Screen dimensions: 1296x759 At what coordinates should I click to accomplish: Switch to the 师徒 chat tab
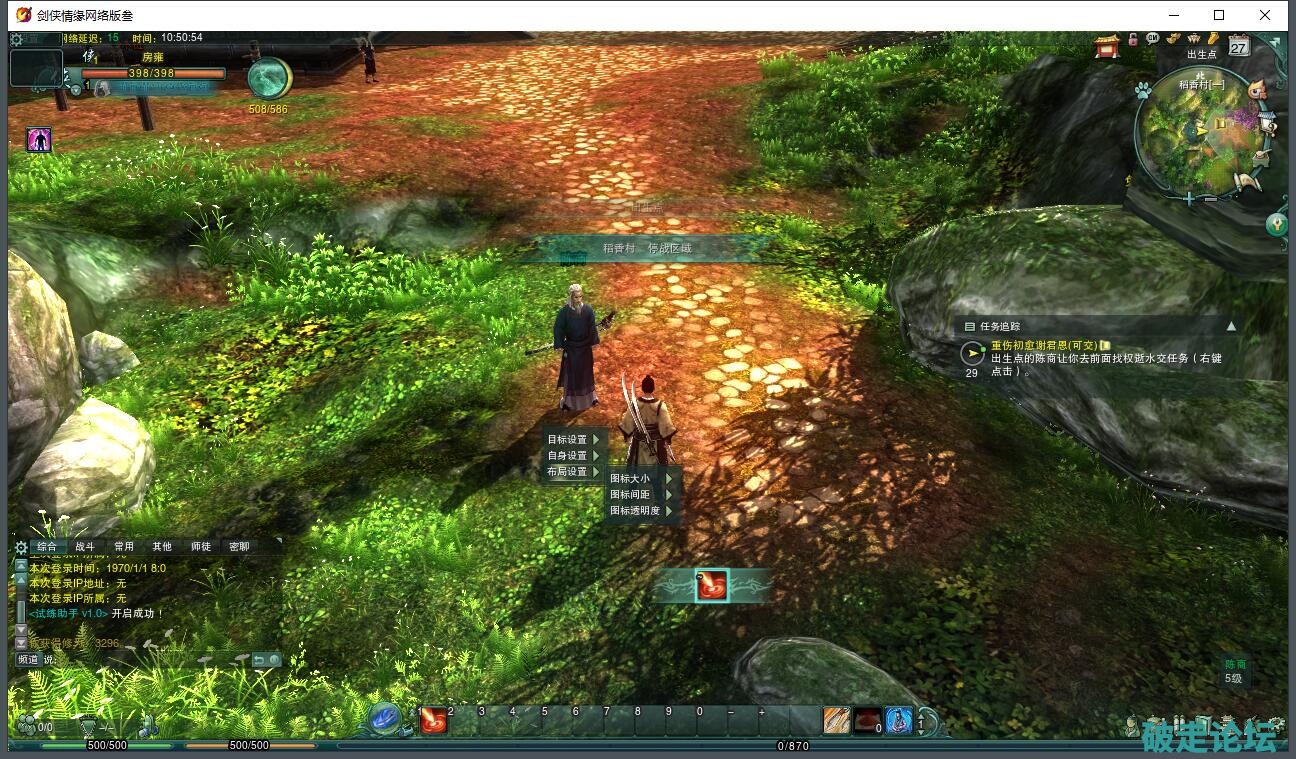point(200,547)
